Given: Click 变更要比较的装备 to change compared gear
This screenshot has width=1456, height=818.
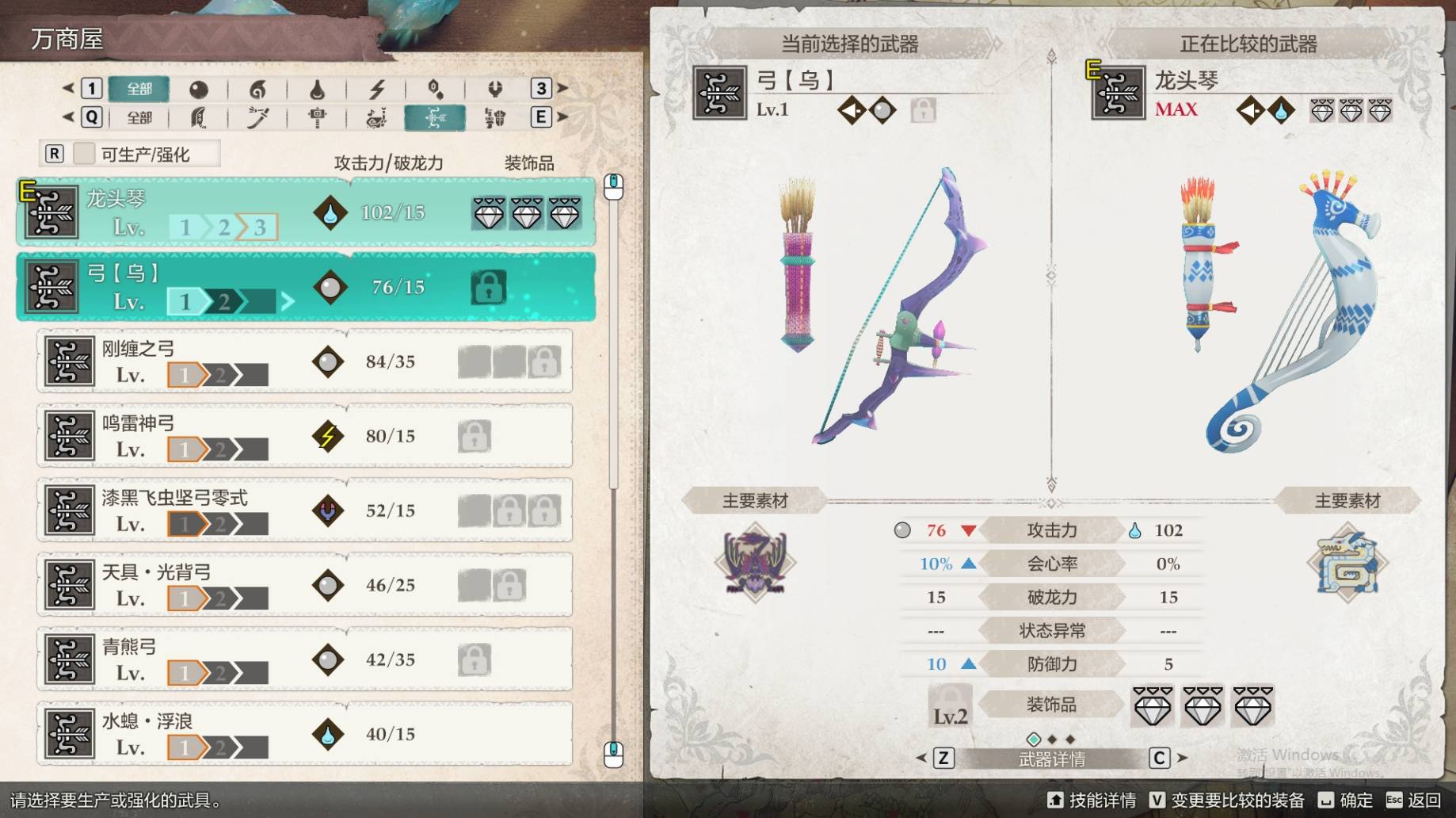Looking at the screenshot, I should [1226, 801].
